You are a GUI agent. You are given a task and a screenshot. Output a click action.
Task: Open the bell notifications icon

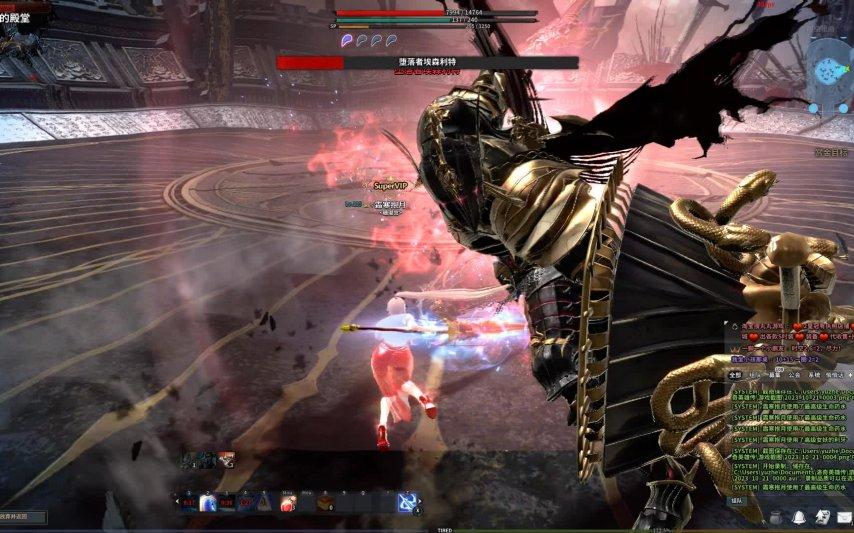tap(800, 516)
